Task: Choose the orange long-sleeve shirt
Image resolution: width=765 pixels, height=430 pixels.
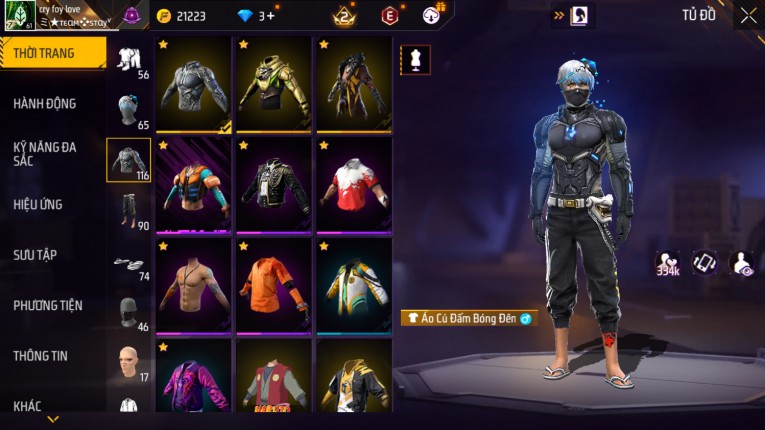Action: [274, 285]
